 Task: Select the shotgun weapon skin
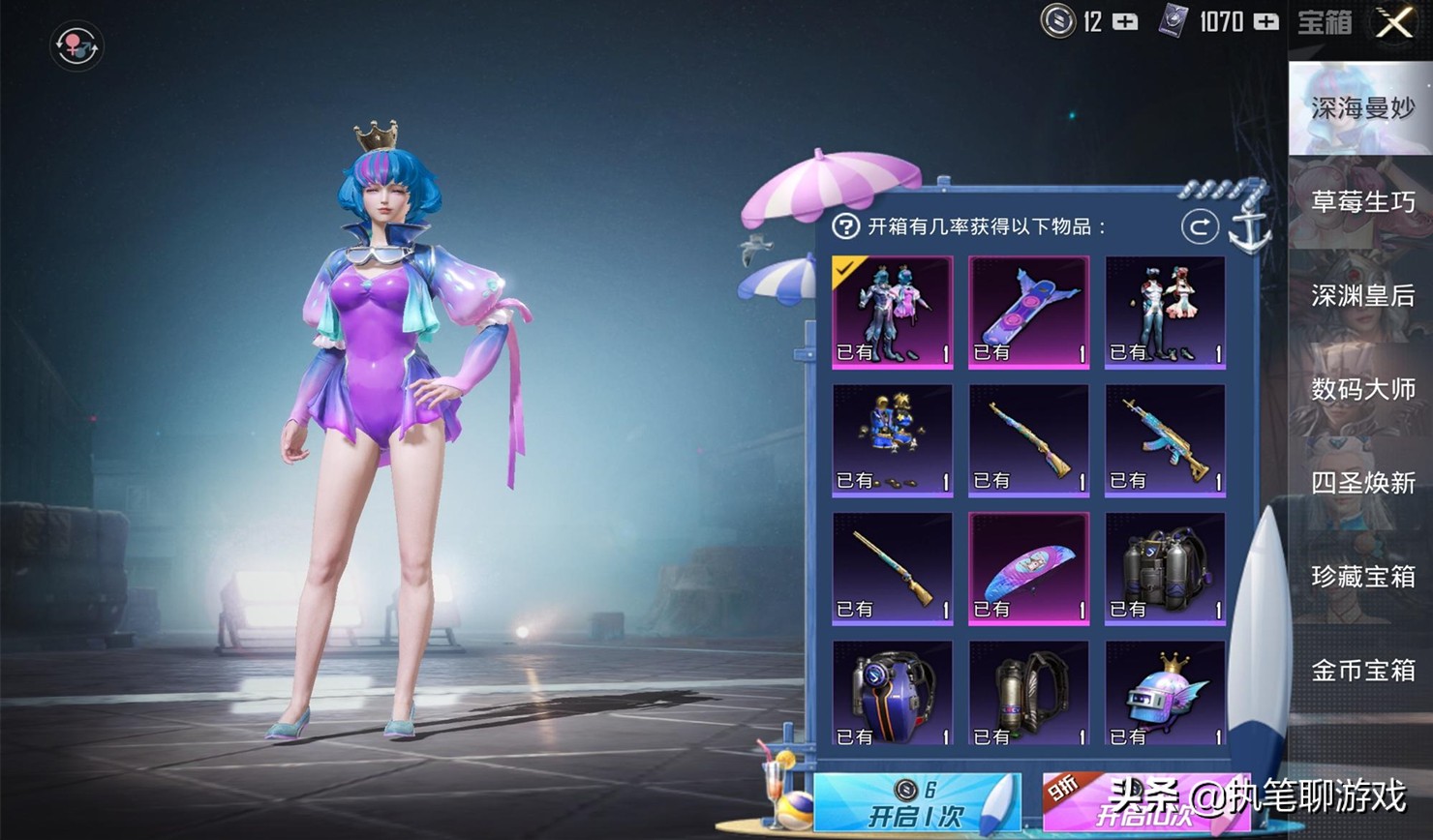[891, 567]
